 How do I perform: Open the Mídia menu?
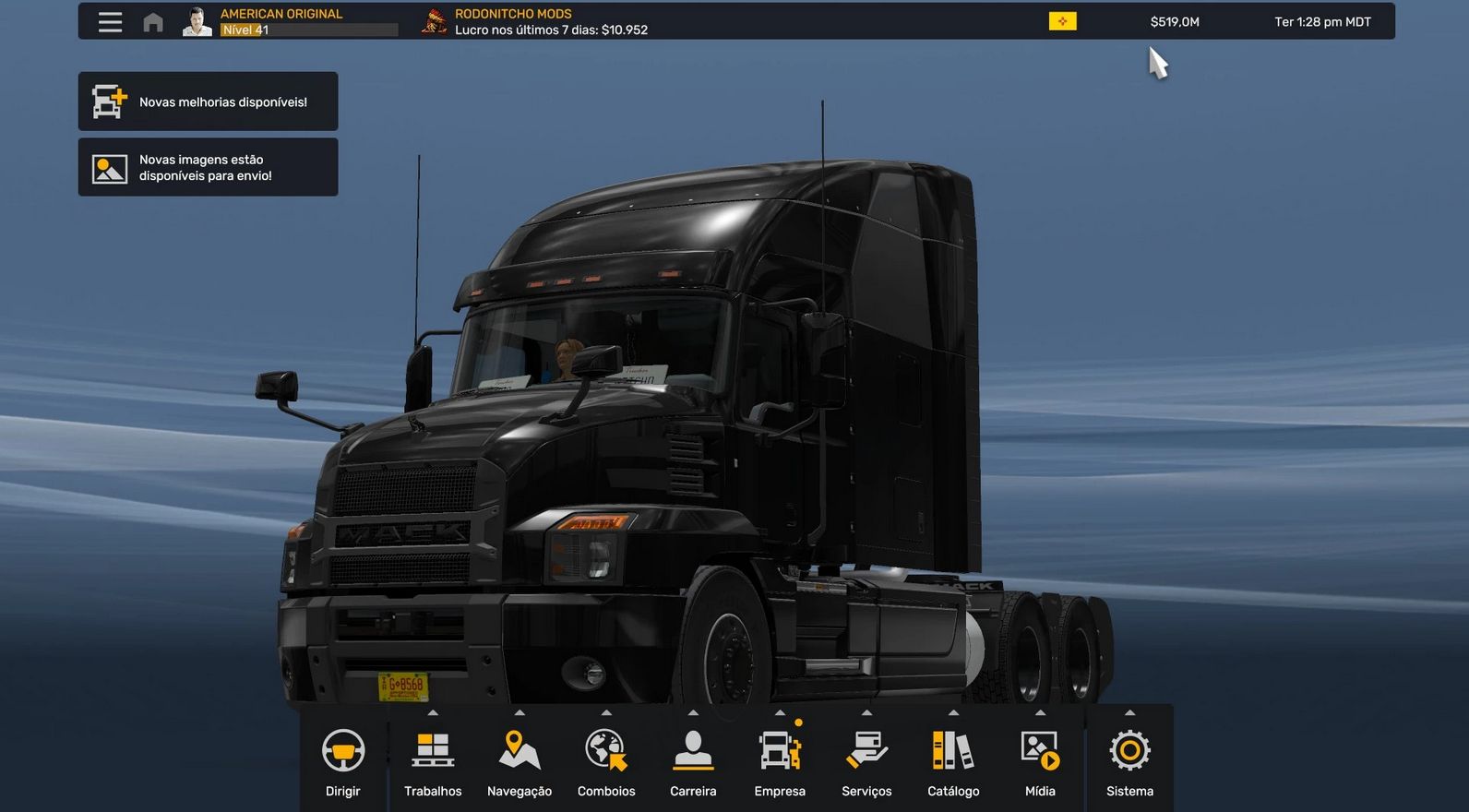(x=1040, y=762)
